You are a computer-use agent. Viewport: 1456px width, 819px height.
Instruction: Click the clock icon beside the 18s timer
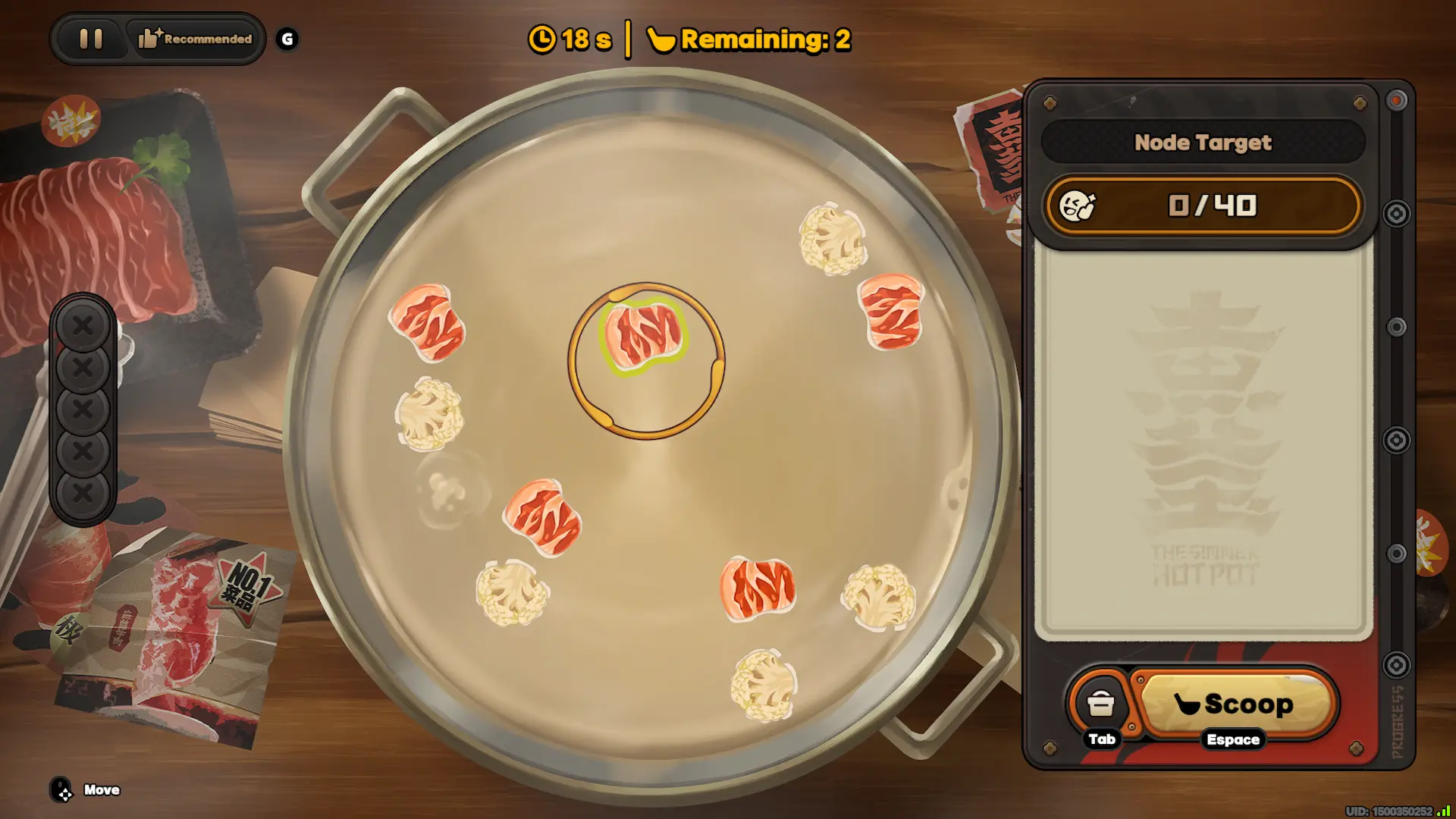542,41
